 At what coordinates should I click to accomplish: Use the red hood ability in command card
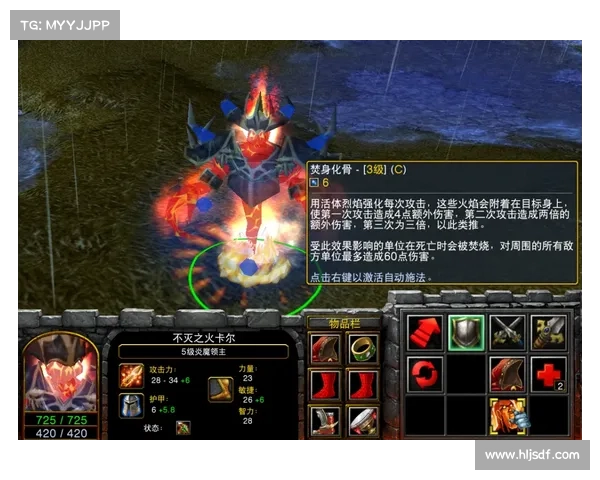click(x=507, y=373)
